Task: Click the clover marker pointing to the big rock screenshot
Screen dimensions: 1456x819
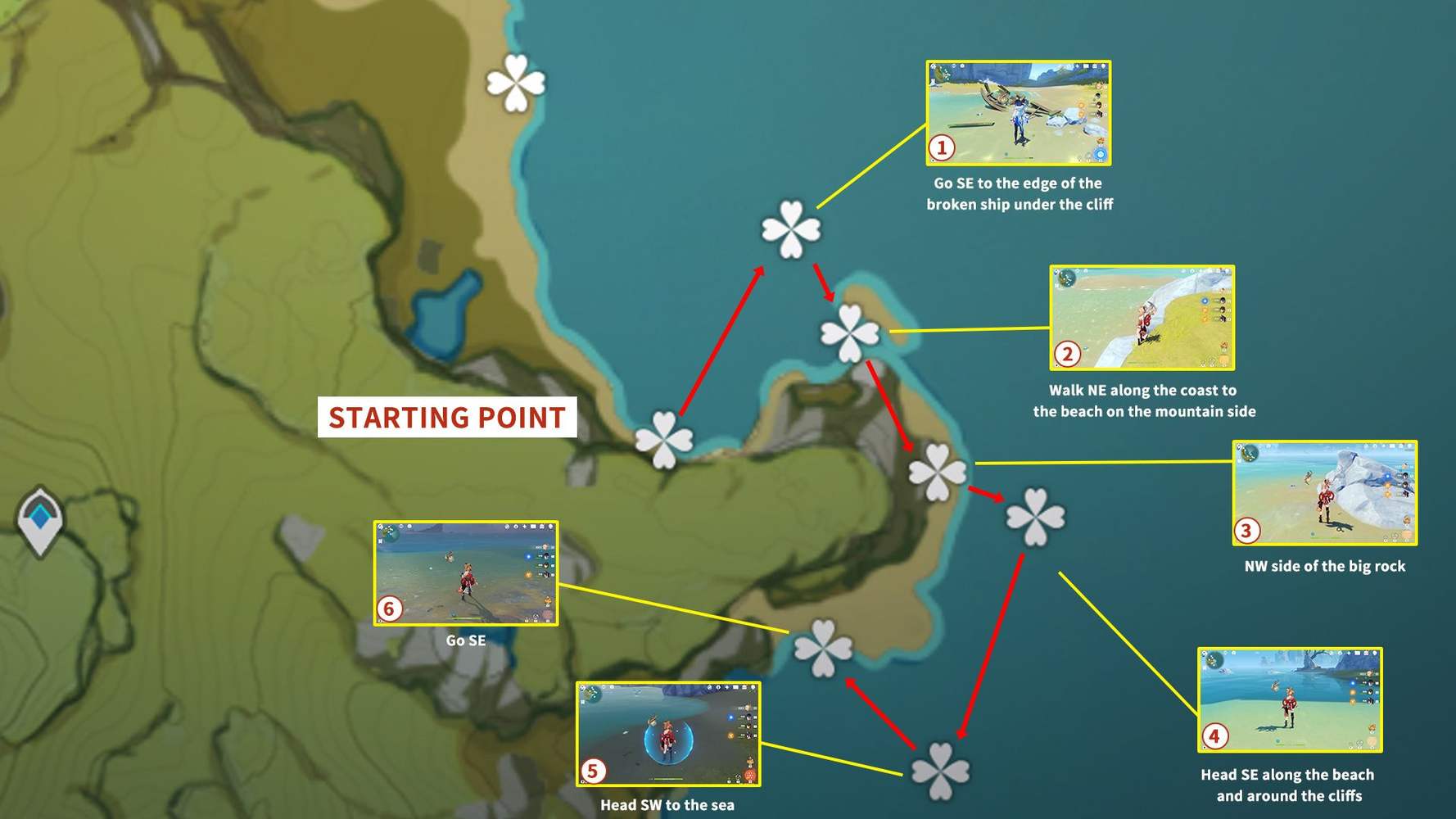Action: 938,471
